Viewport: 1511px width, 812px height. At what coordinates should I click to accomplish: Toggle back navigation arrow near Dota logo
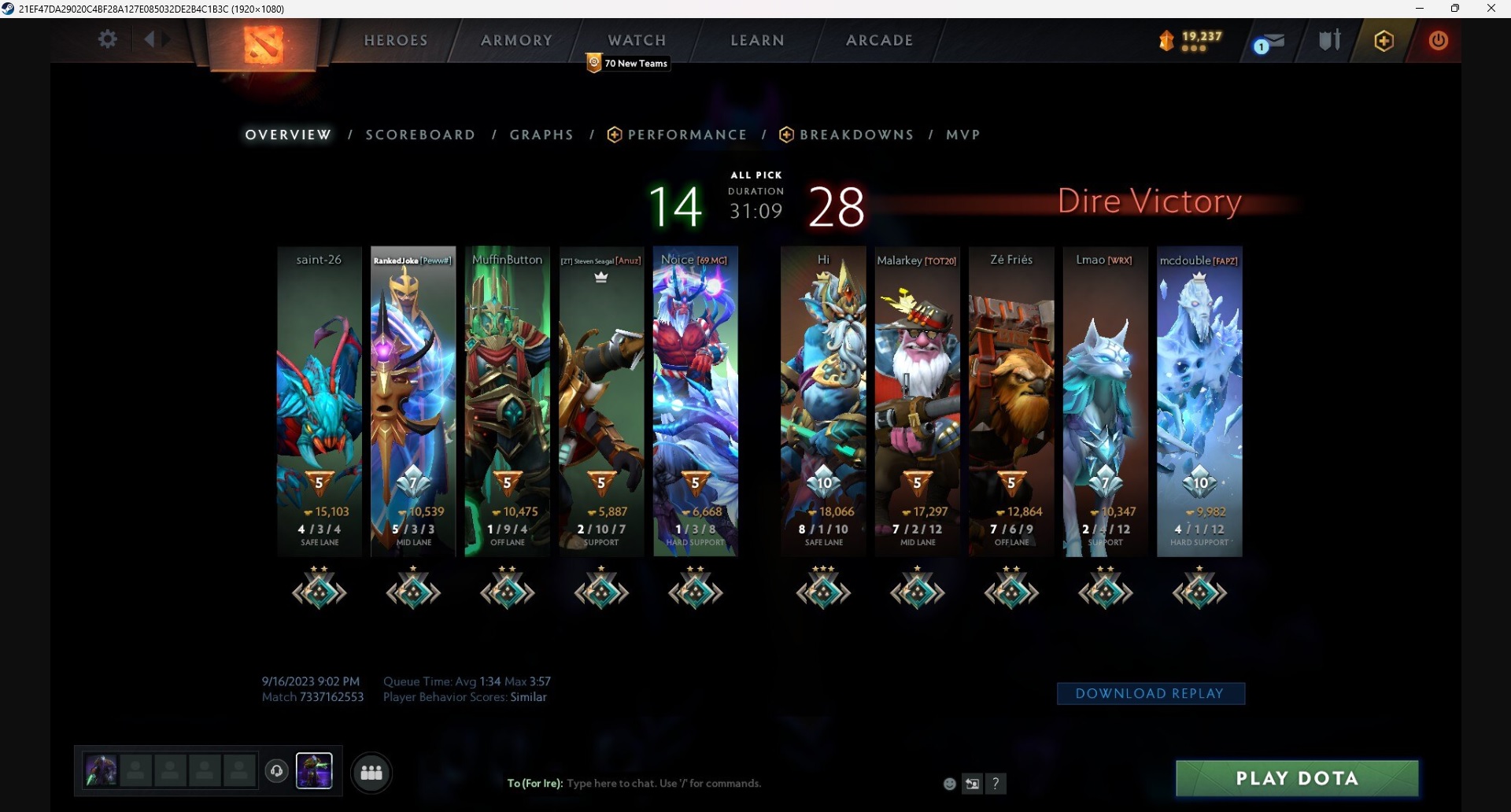click(x=152, y=38)
